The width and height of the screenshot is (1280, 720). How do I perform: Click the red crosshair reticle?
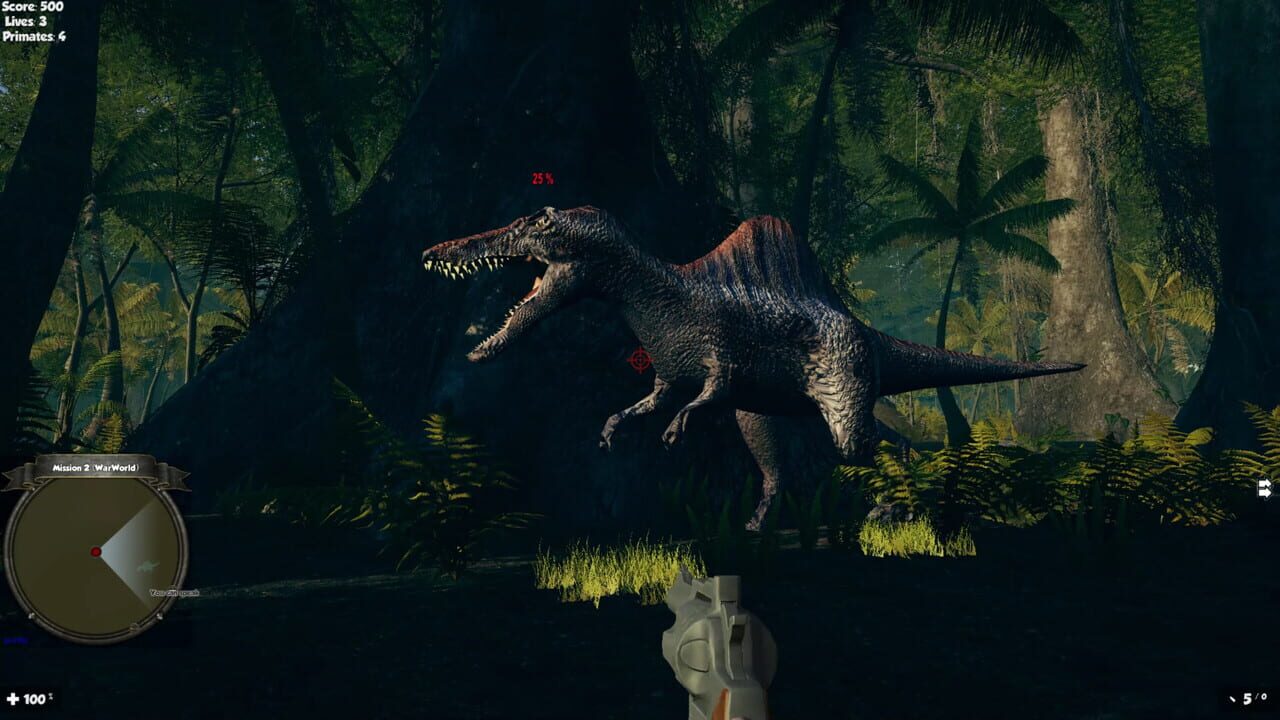click(640, 362)
